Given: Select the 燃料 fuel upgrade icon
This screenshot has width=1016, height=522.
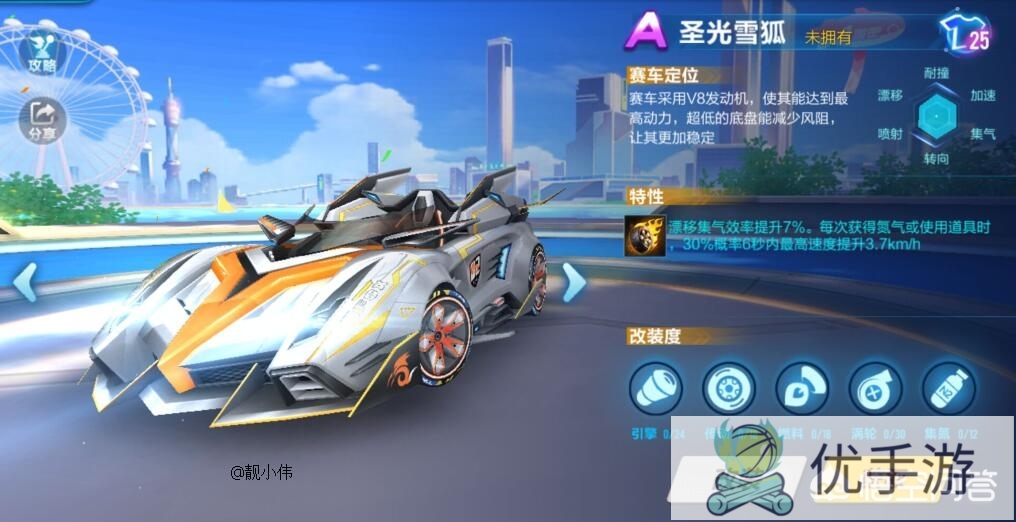Looking at the screenshot, I should (802, 388).
